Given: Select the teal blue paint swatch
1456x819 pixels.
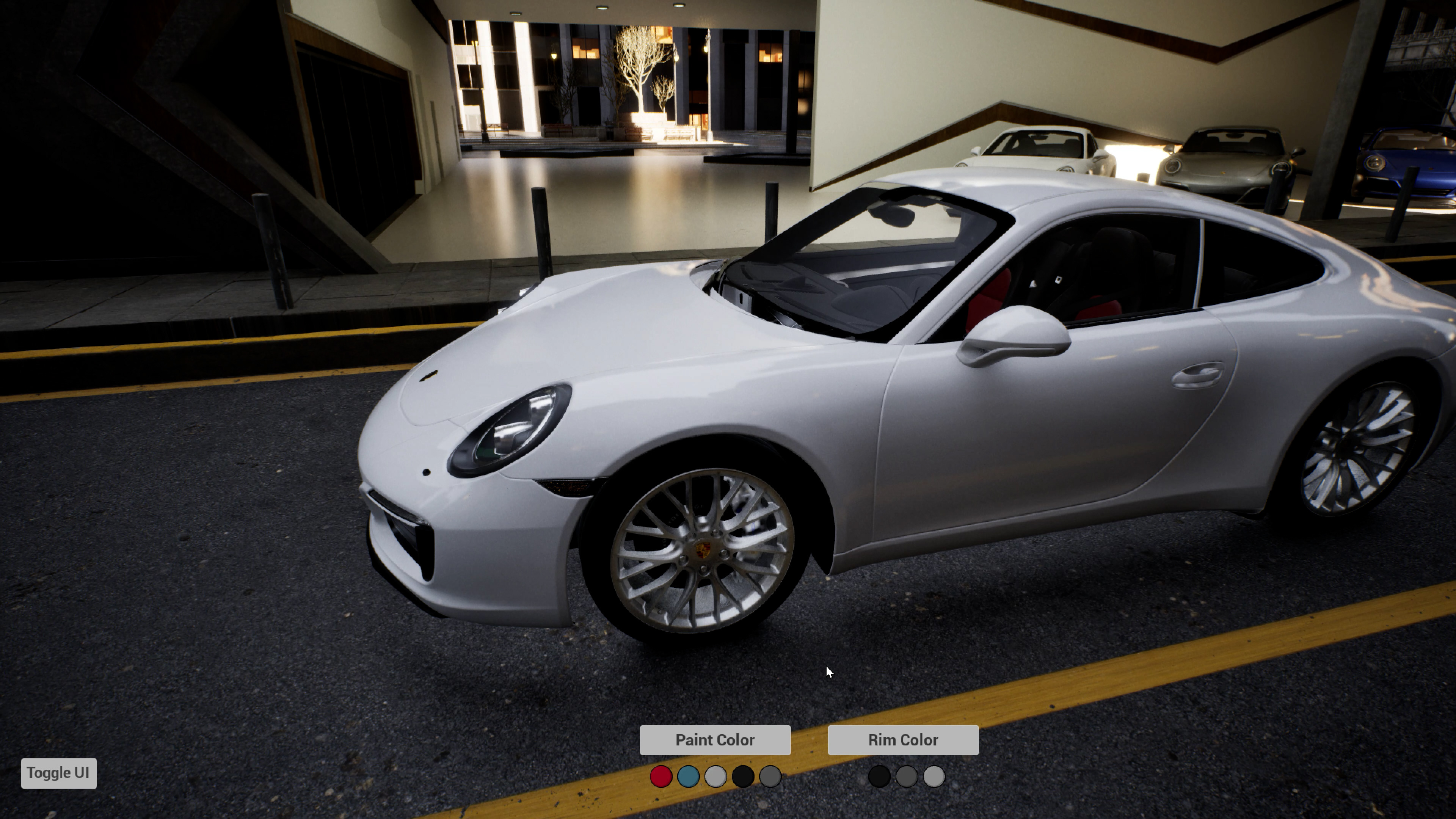Looking at the screenshot, I should pos(688,777).
